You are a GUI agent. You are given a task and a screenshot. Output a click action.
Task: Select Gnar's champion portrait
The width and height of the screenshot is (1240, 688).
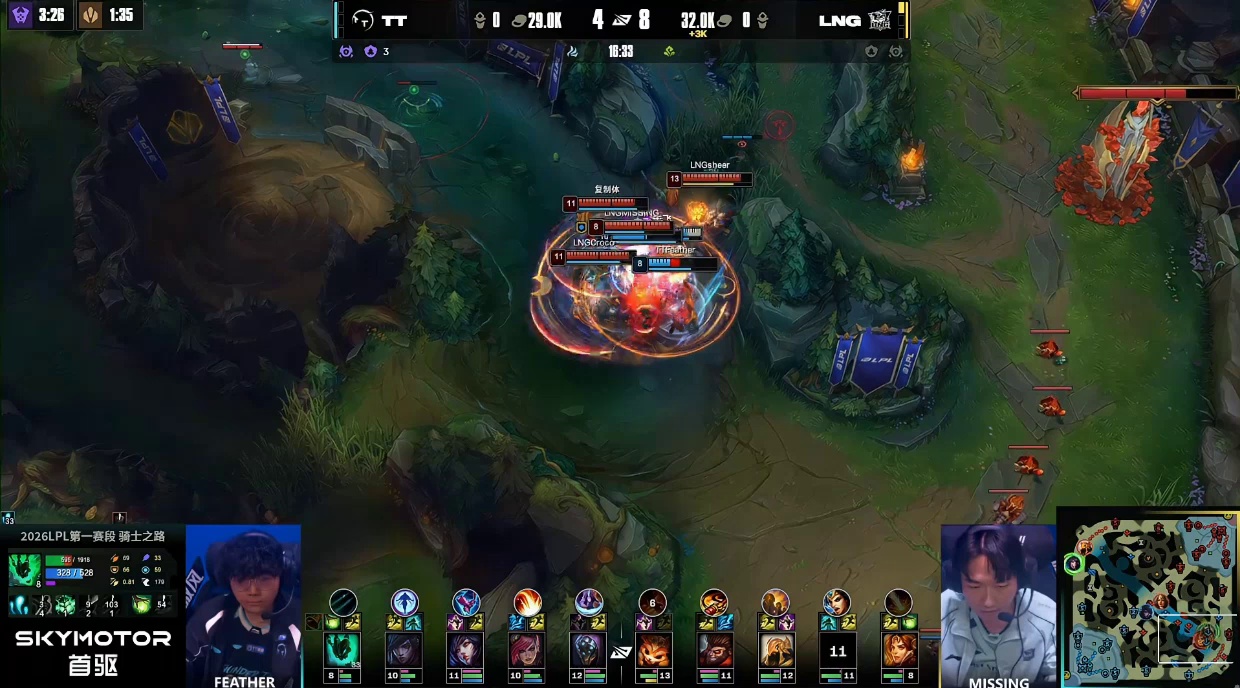point(652,650)
